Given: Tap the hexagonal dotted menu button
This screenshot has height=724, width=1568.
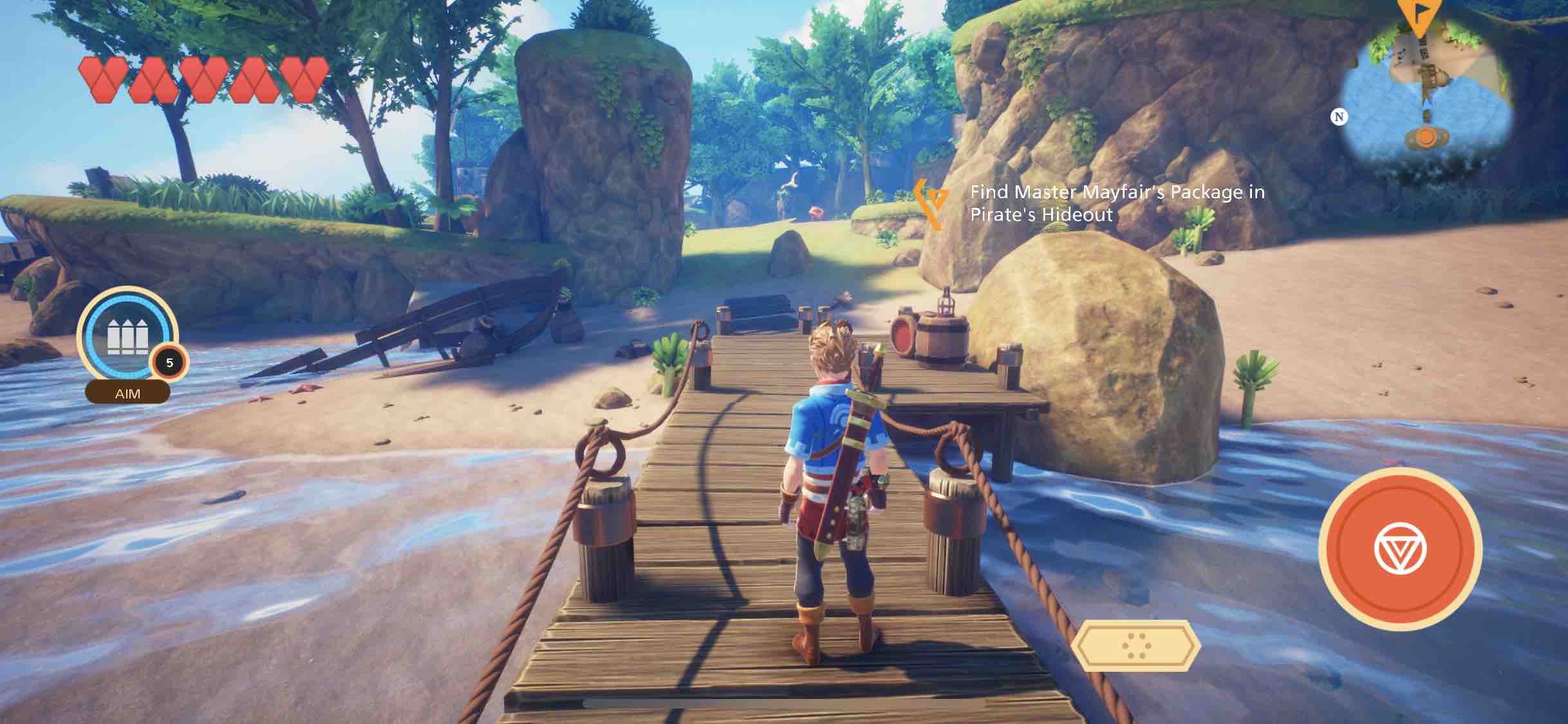Looking at the screenshot, I should pos(1136,645).
